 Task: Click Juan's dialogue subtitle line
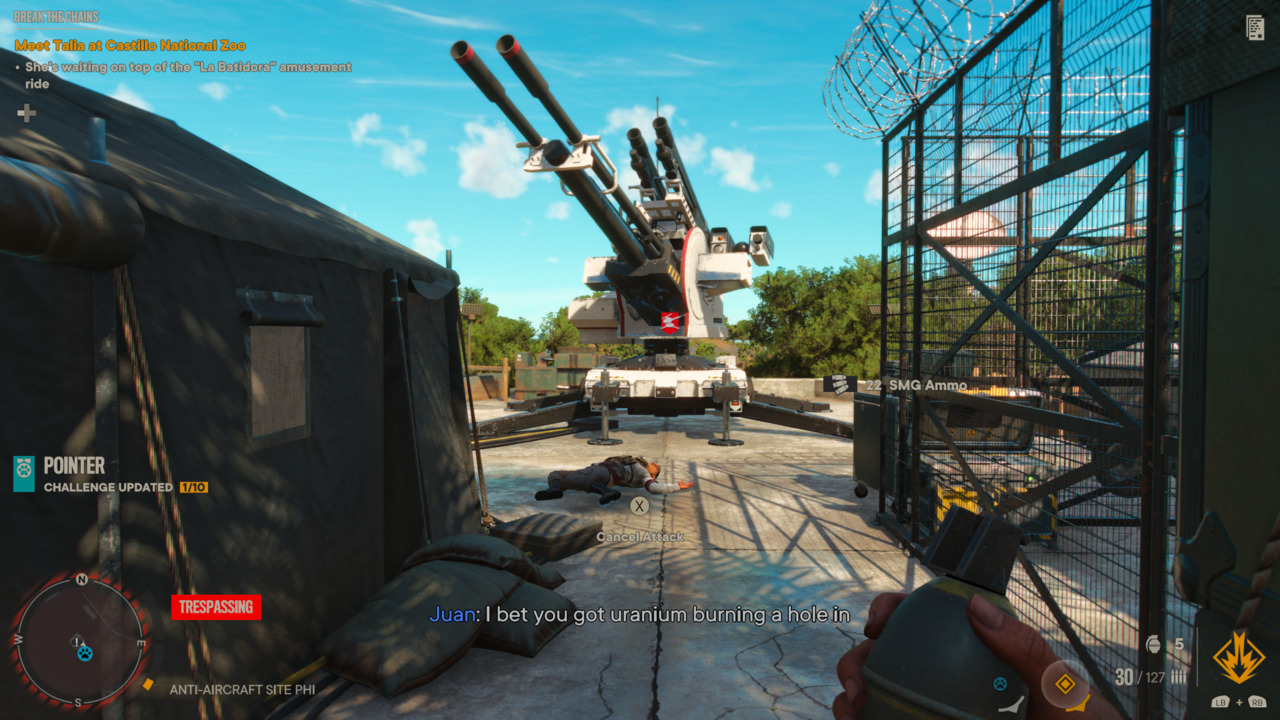pos(640,615)
